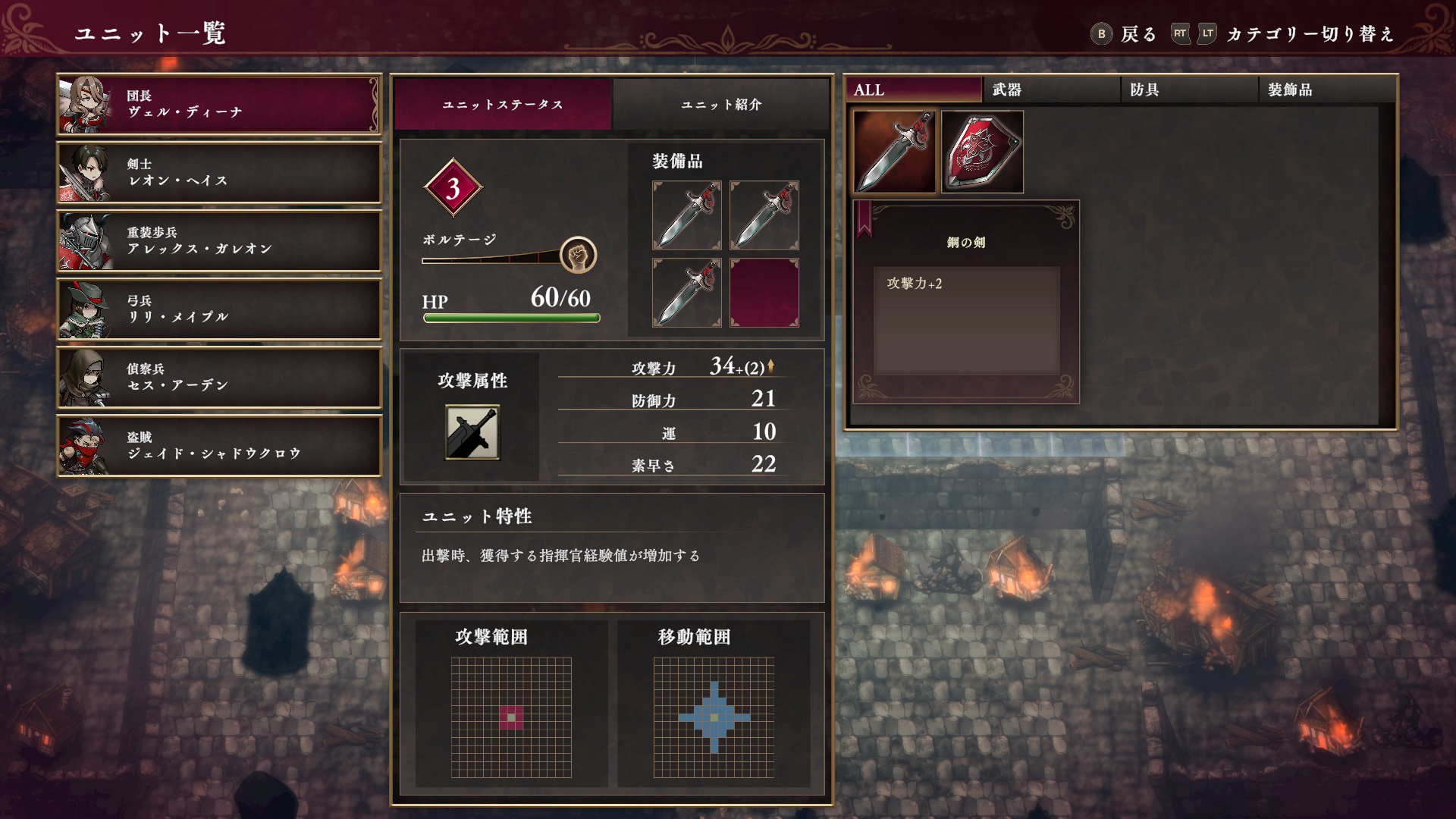Pick the archer リリ・メイプル
This screenshot has width=1456, height=819.
pyautogui.click(x=218, y=309)
